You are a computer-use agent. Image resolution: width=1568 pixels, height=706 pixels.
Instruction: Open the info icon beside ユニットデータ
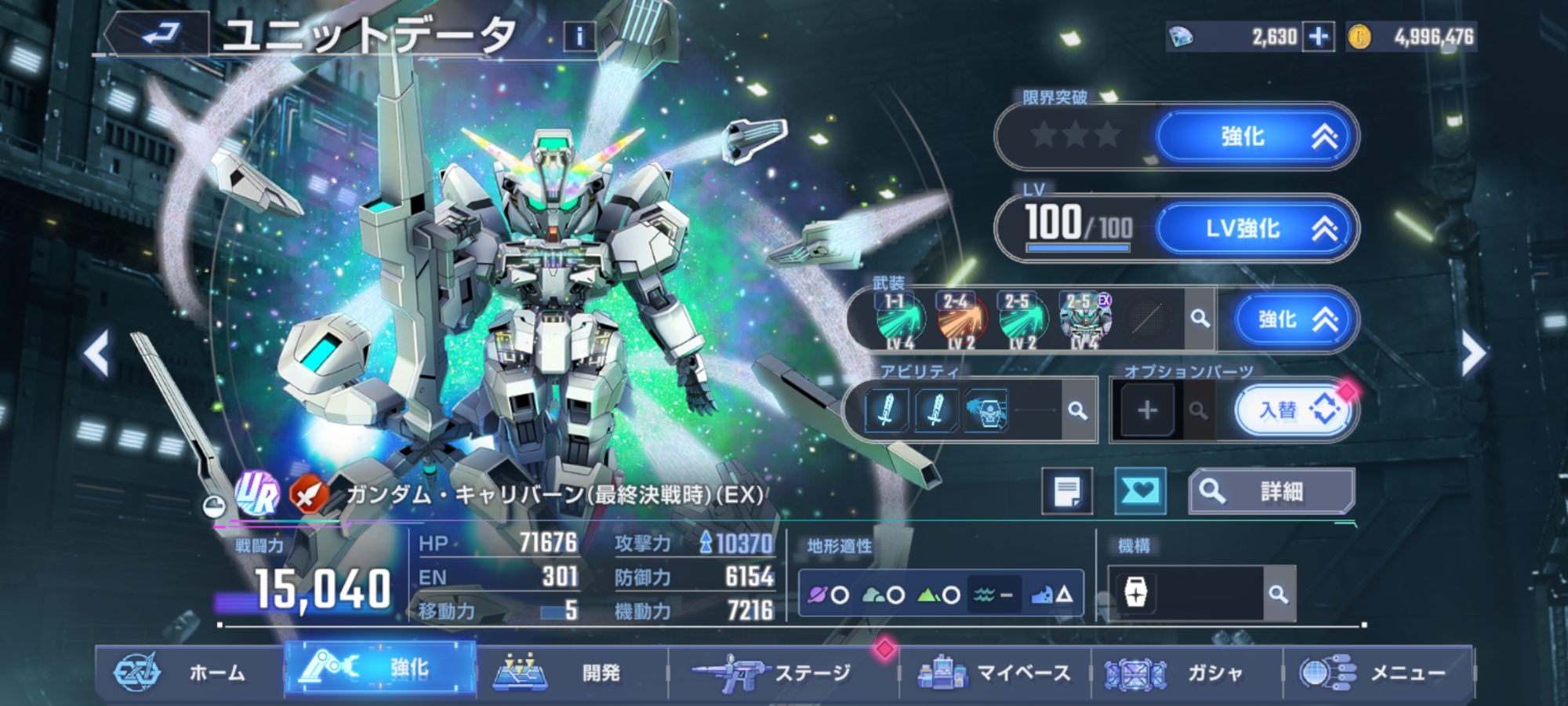[579, 36]
